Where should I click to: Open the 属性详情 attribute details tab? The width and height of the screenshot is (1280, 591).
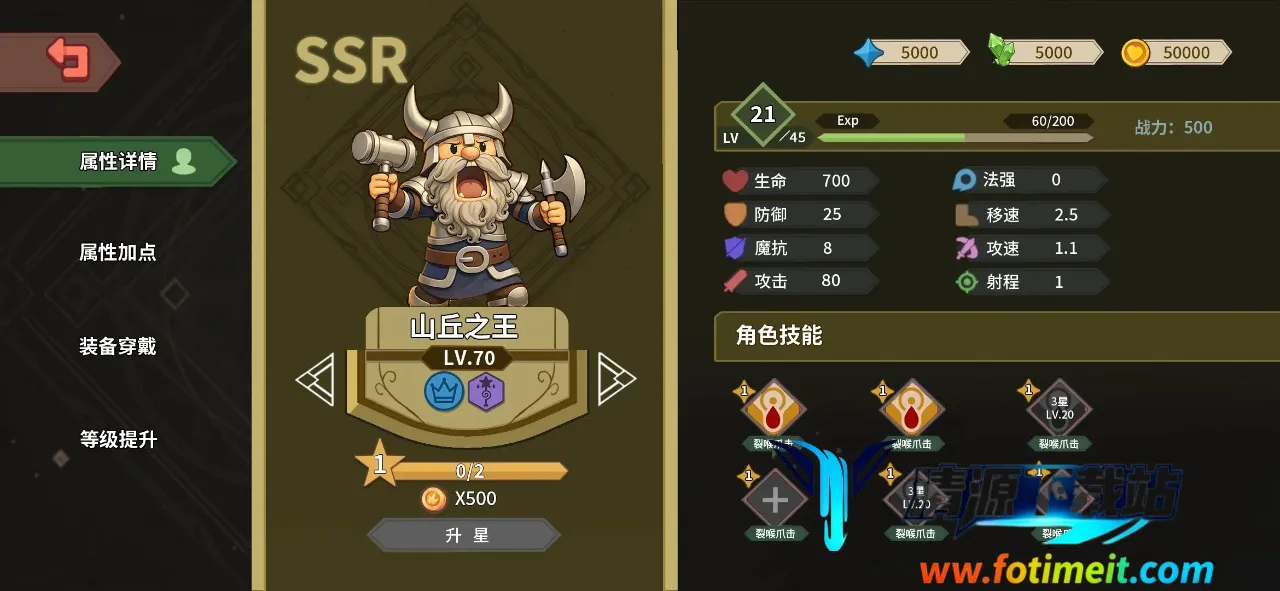(118, 162)
